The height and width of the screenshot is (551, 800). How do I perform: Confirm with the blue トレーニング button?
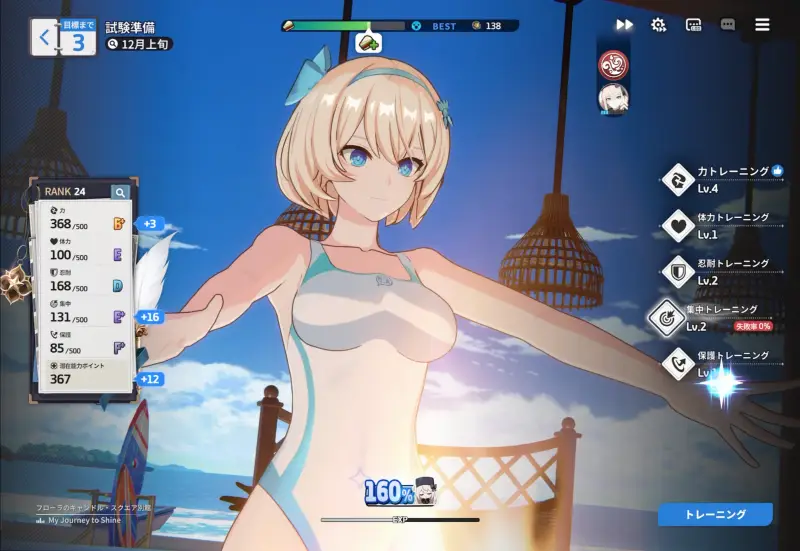tap(715, 514)
